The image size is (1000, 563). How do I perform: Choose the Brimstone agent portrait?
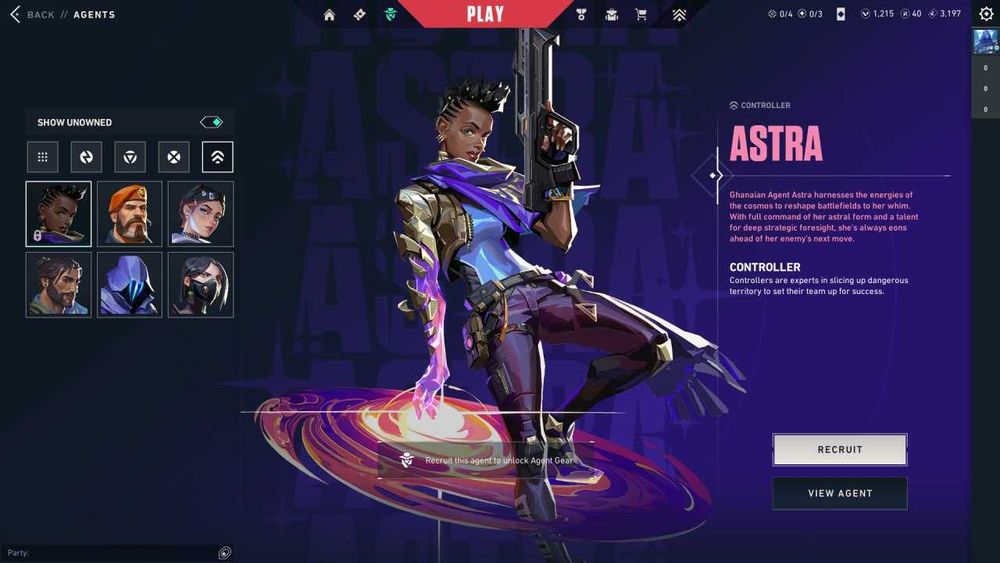[x=129, y=213]
